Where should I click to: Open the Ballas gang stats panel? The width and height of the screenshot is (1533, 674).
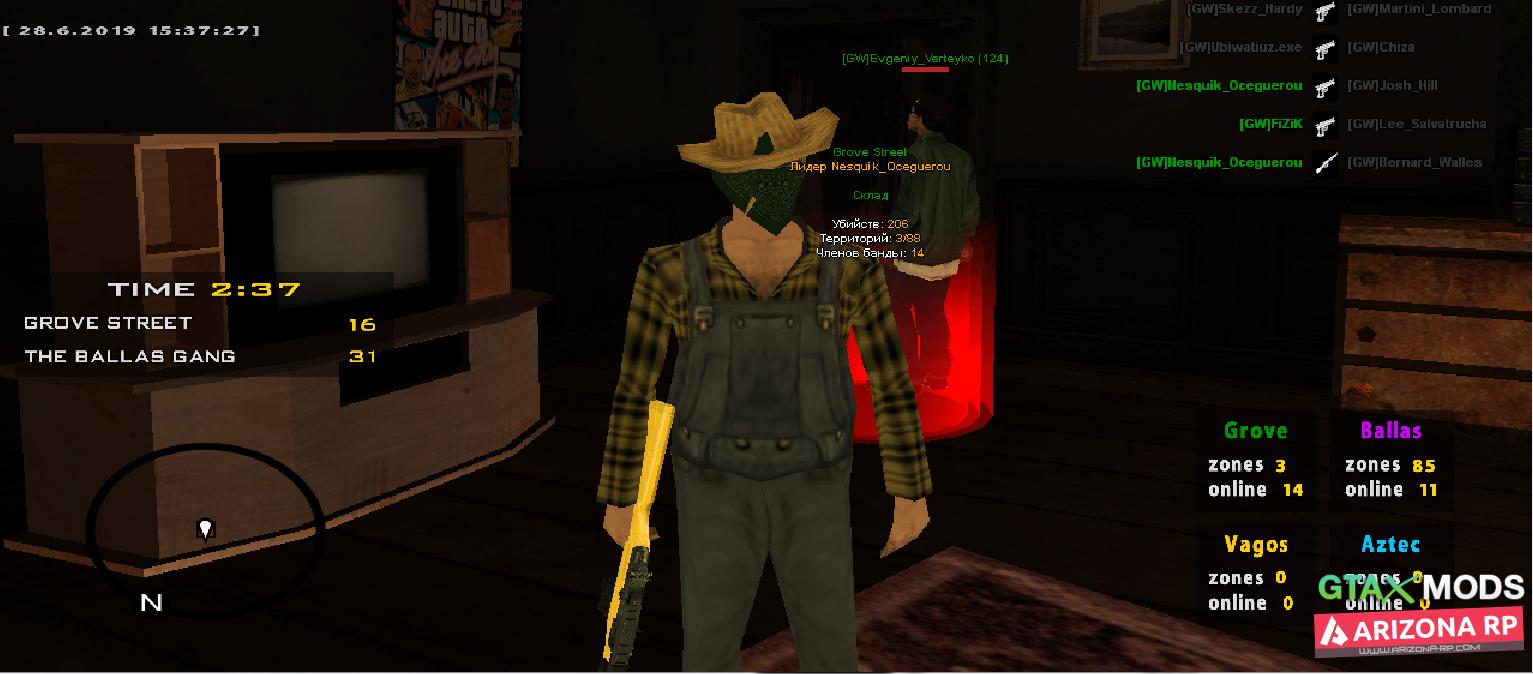[1391, 461]
